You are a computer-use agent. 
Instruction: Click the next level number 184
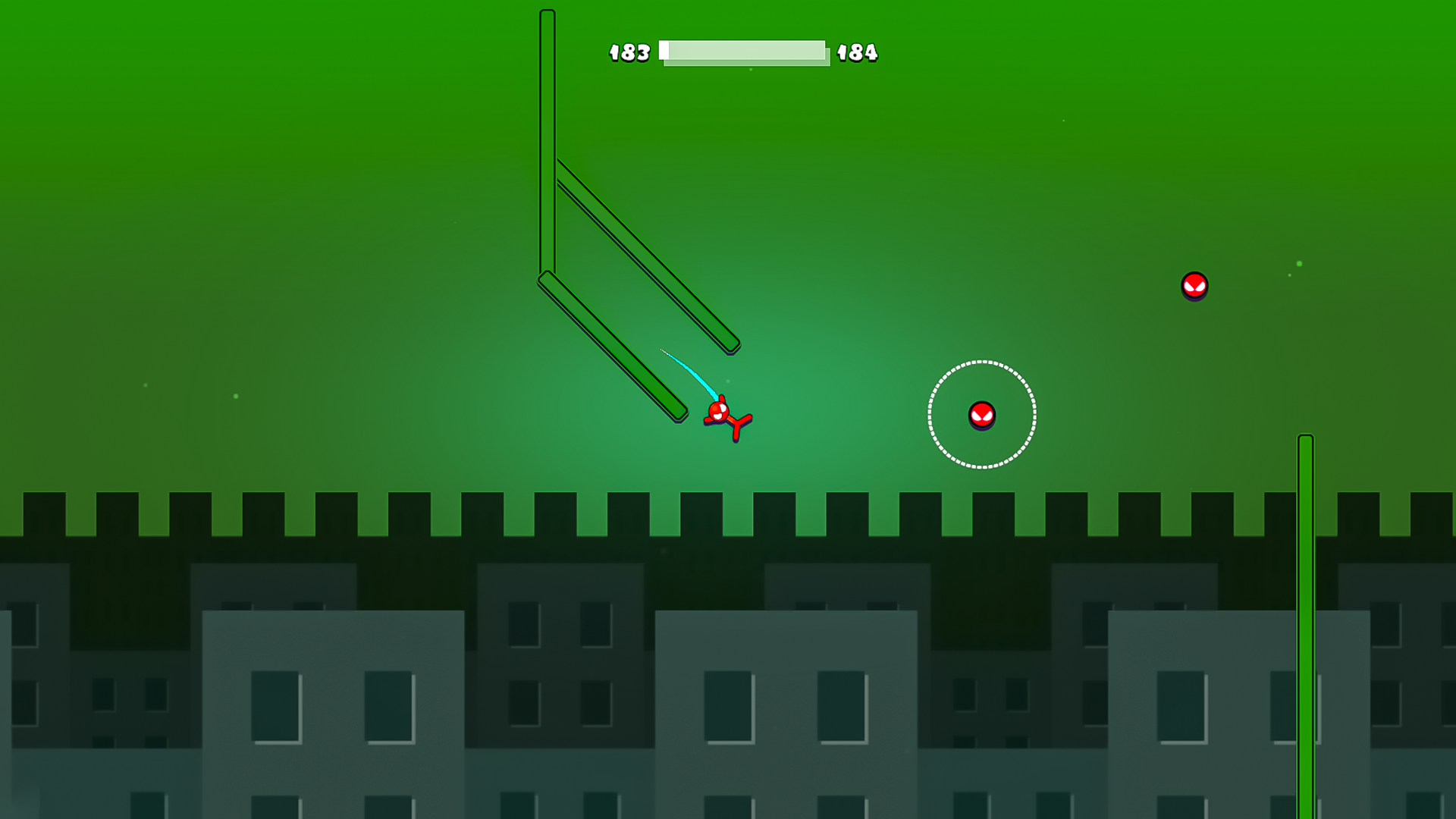click(x=856, y=52)
